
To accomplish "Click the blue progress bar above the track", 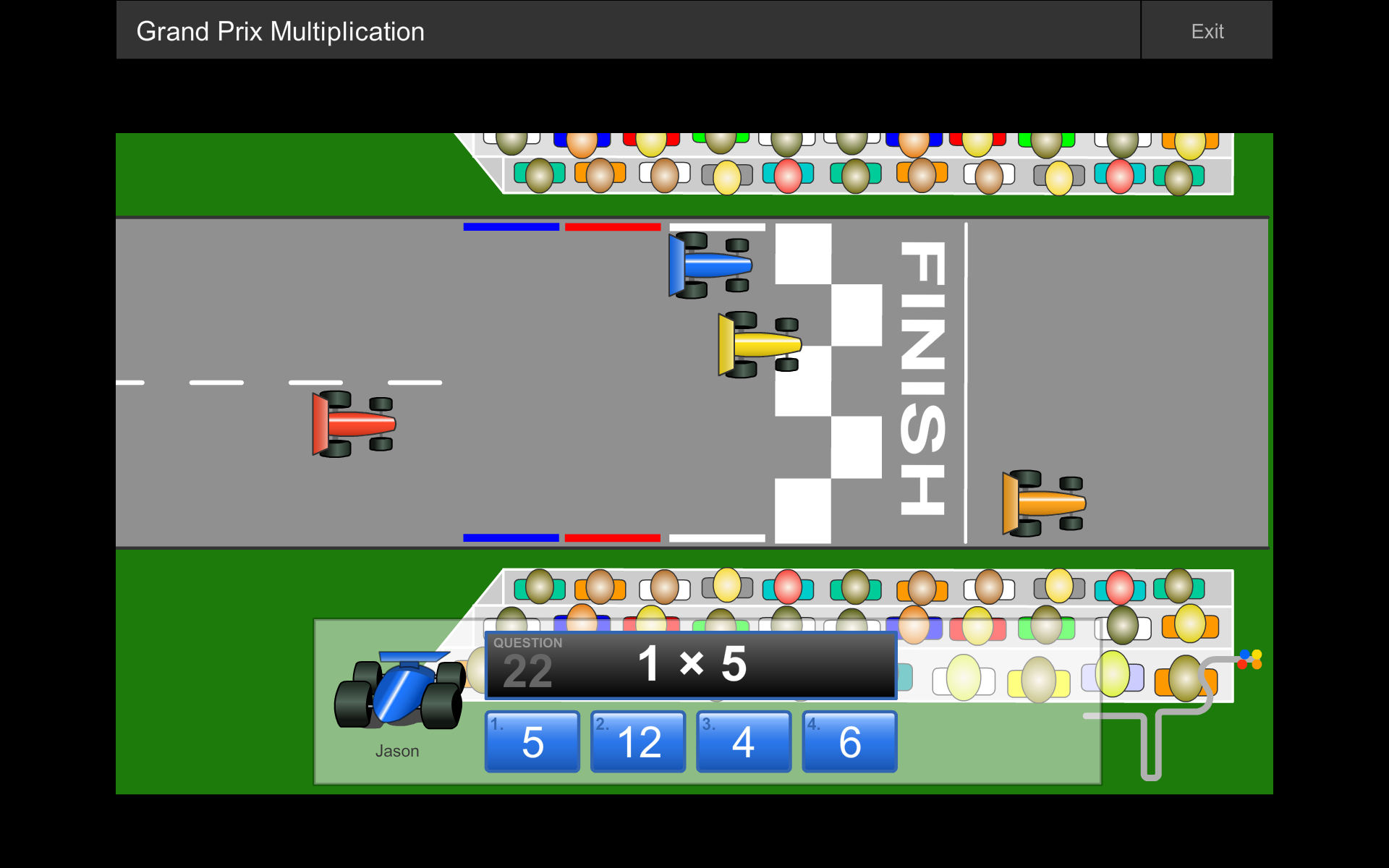I will click(511, 226).
